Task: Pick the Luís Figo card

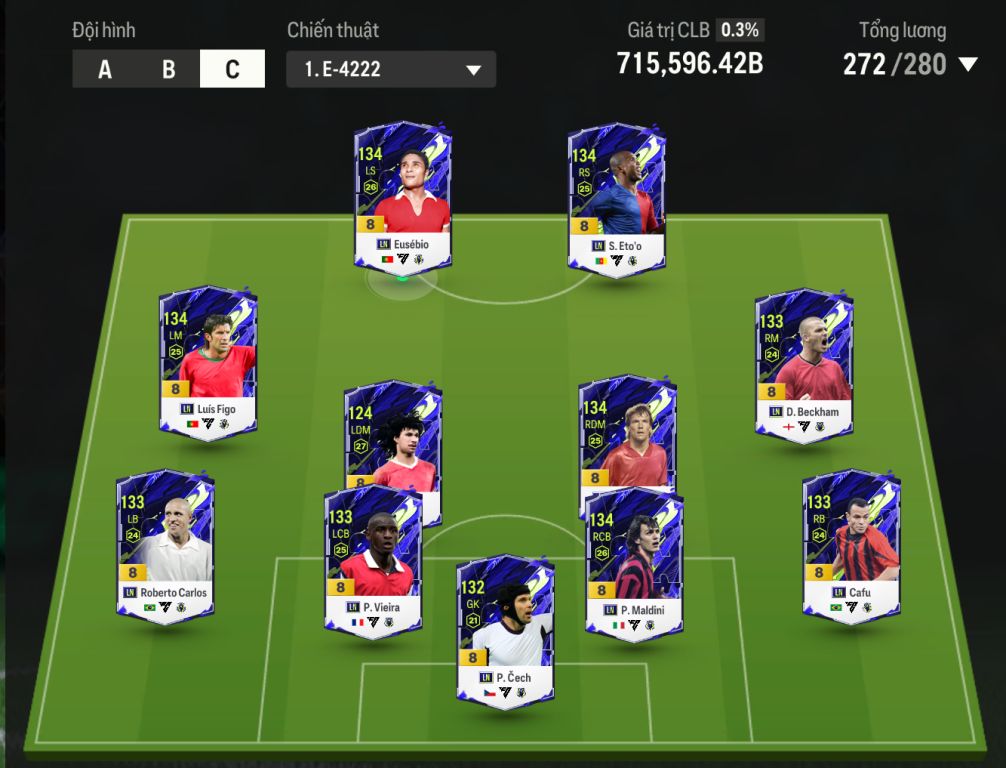Action: (208, 361)
